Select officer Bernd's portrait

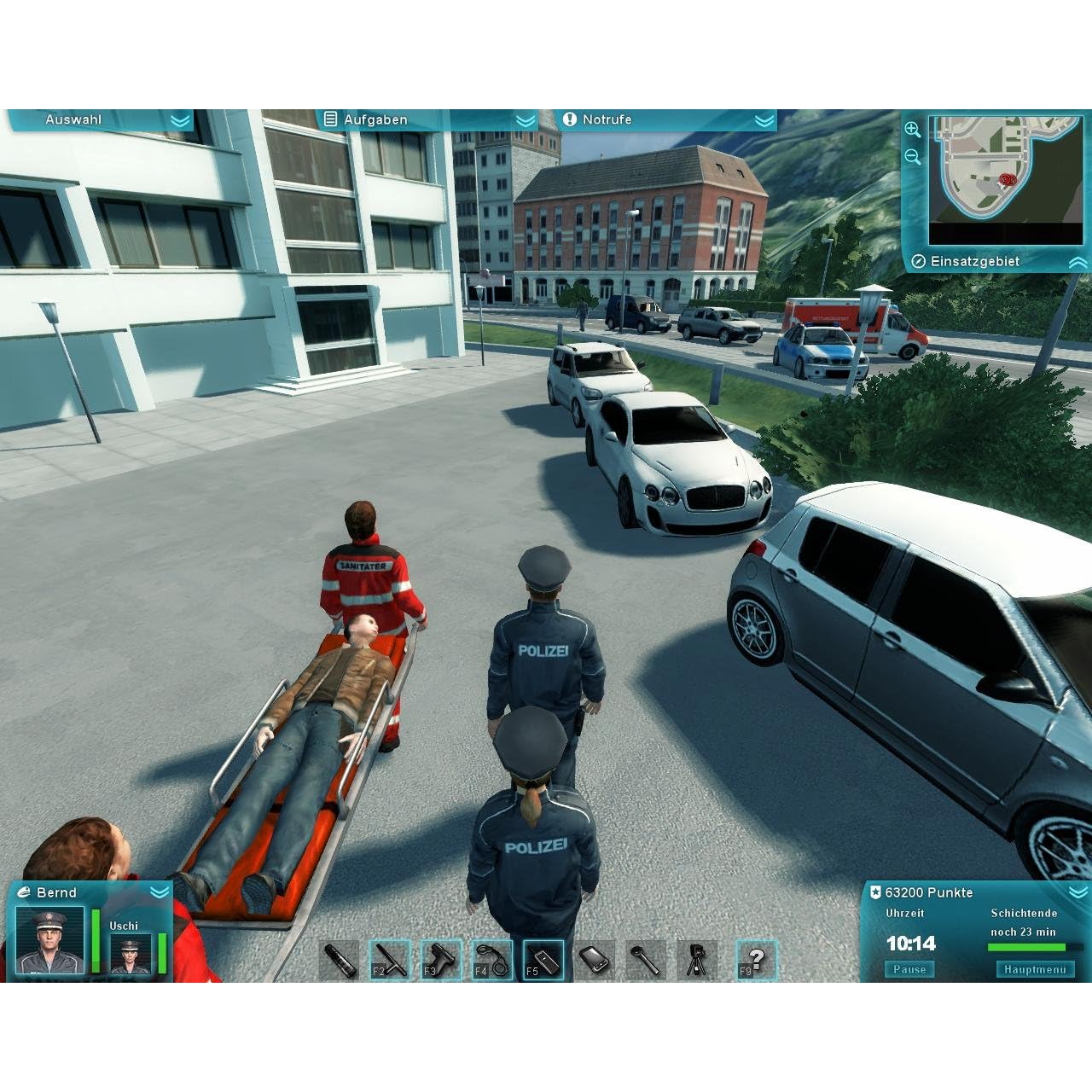pyautogui.click(x=51, y=941)
